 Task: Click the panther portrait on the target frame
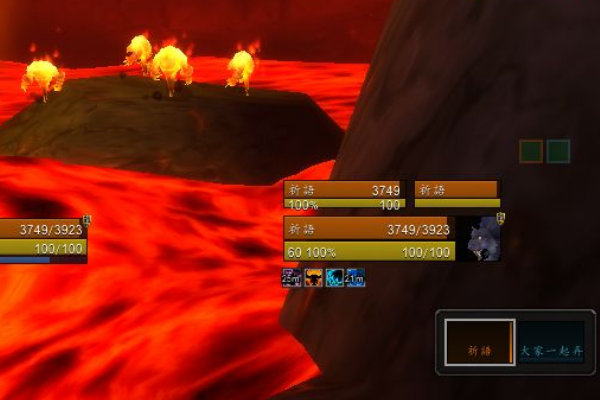[x=478, y=239]
